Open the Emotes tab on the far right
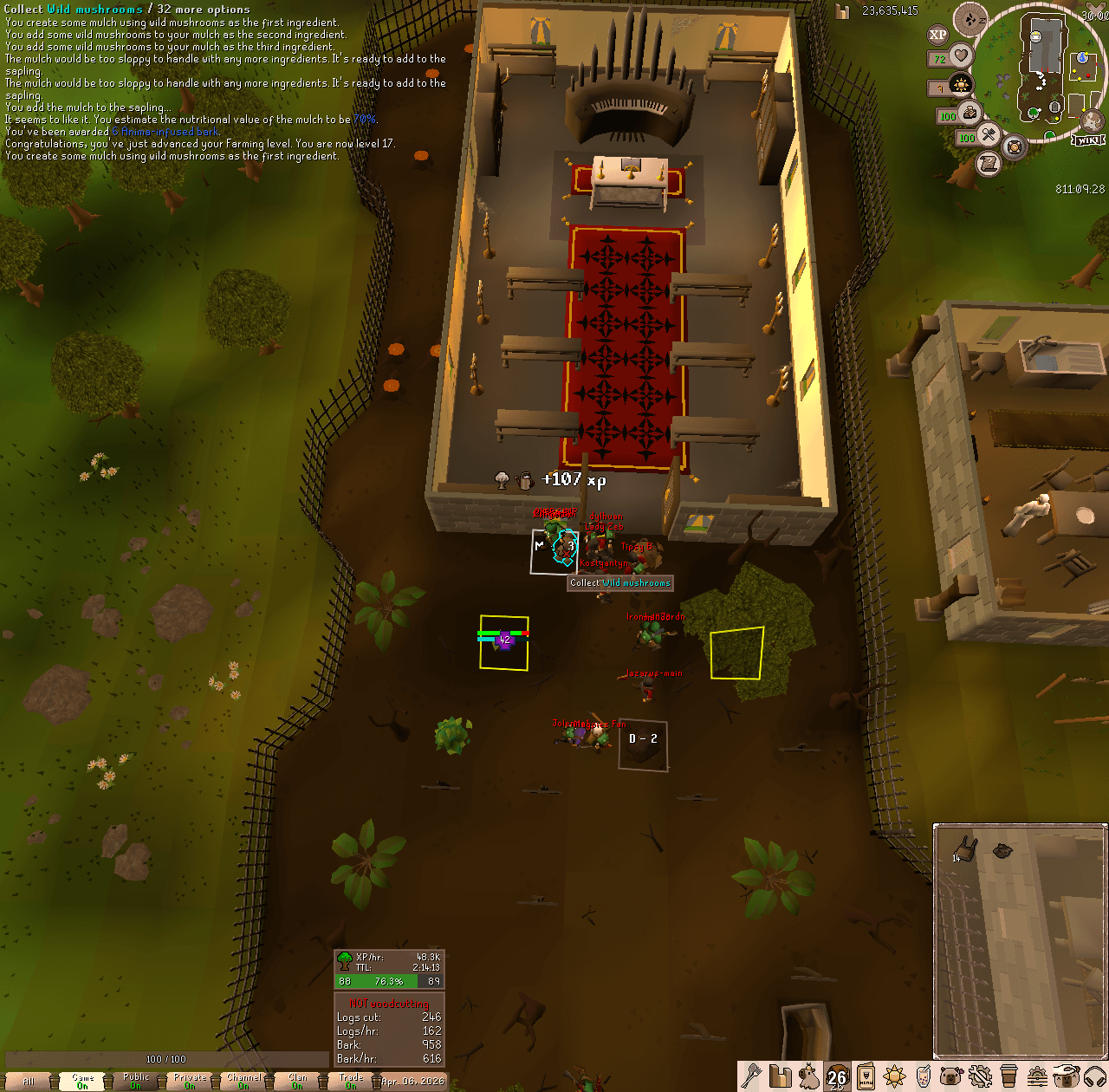 tap(1065, 1078)
